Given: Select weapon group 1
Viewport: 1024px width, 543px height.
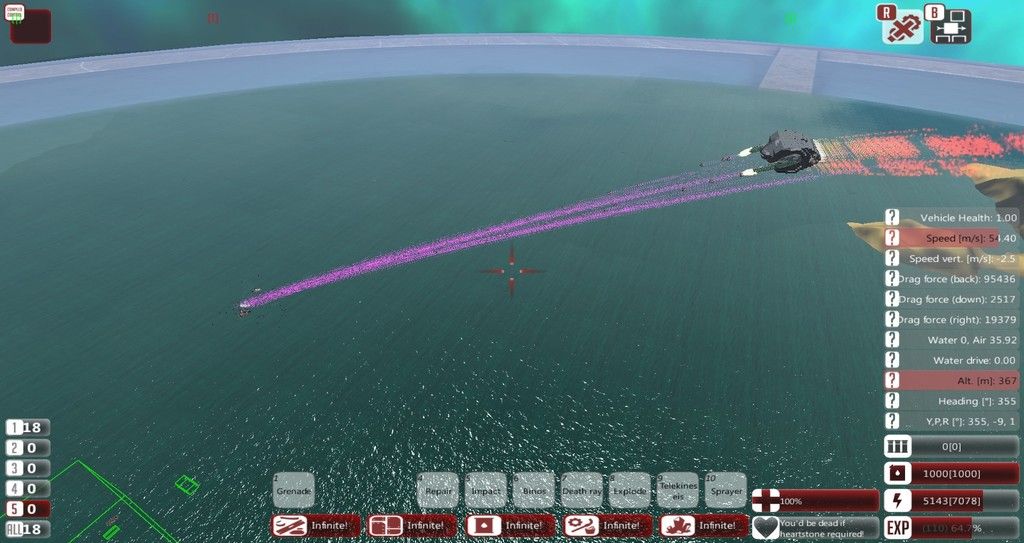Looking at the screenshot, I should [28, 428].
